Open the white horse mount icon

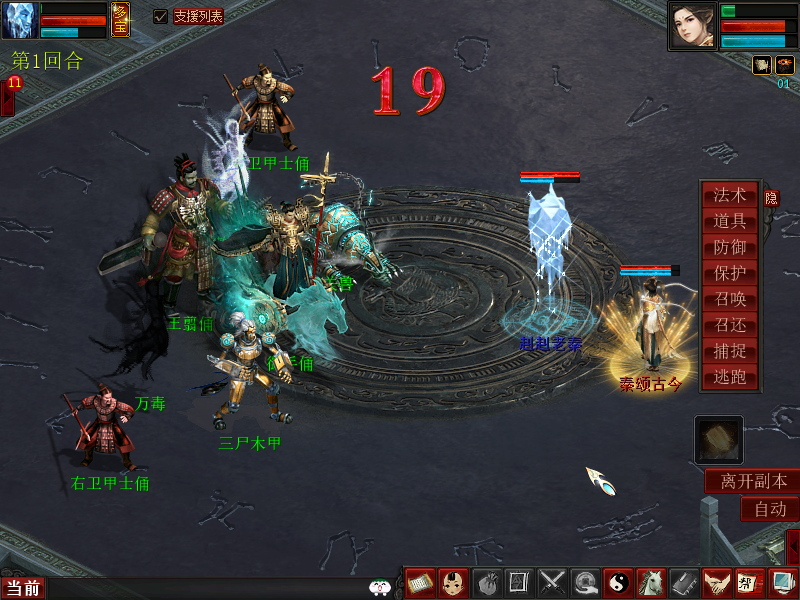[650, 582]
